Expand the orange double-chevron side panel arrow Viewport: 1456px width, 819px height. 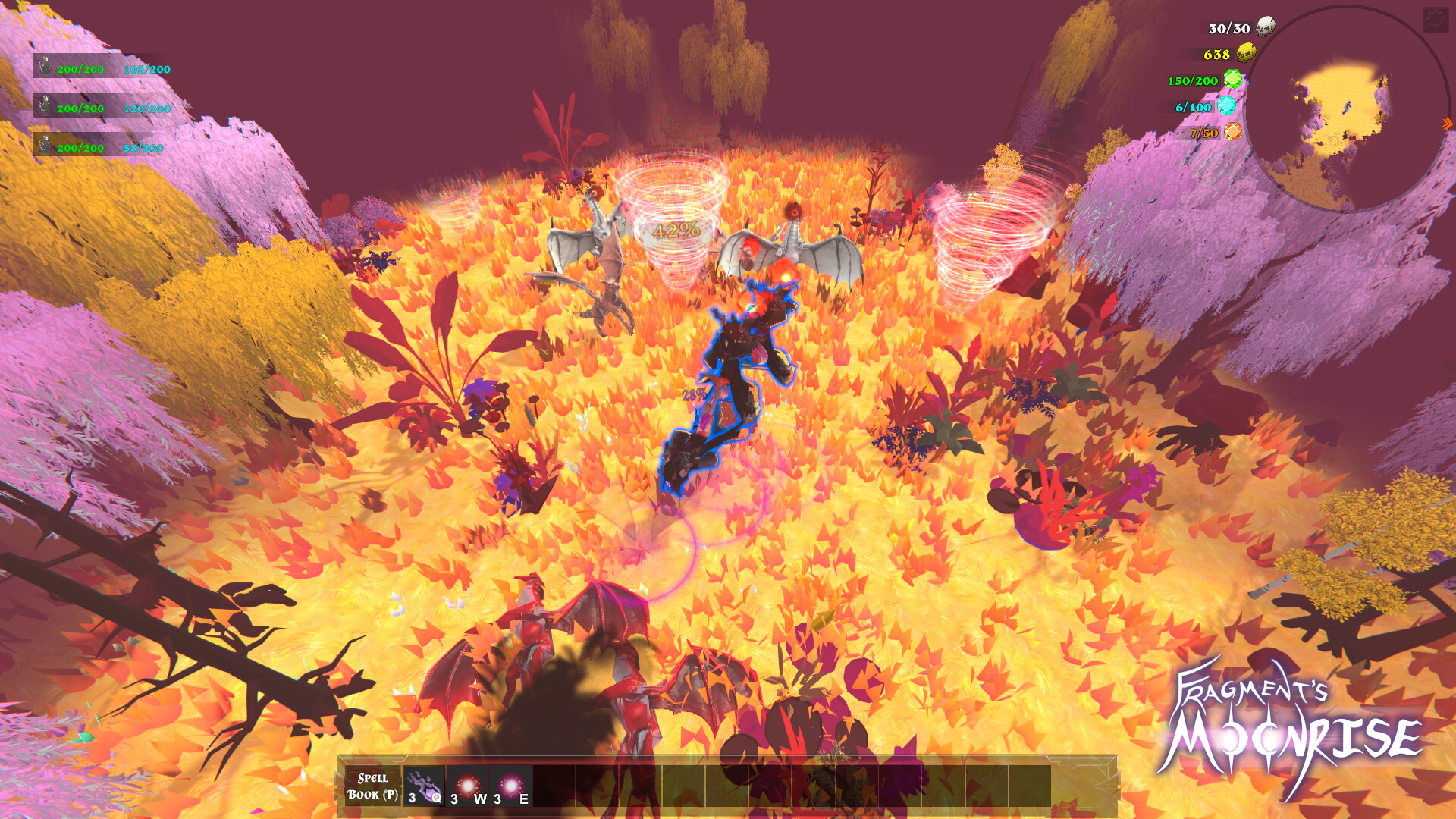1446,123
